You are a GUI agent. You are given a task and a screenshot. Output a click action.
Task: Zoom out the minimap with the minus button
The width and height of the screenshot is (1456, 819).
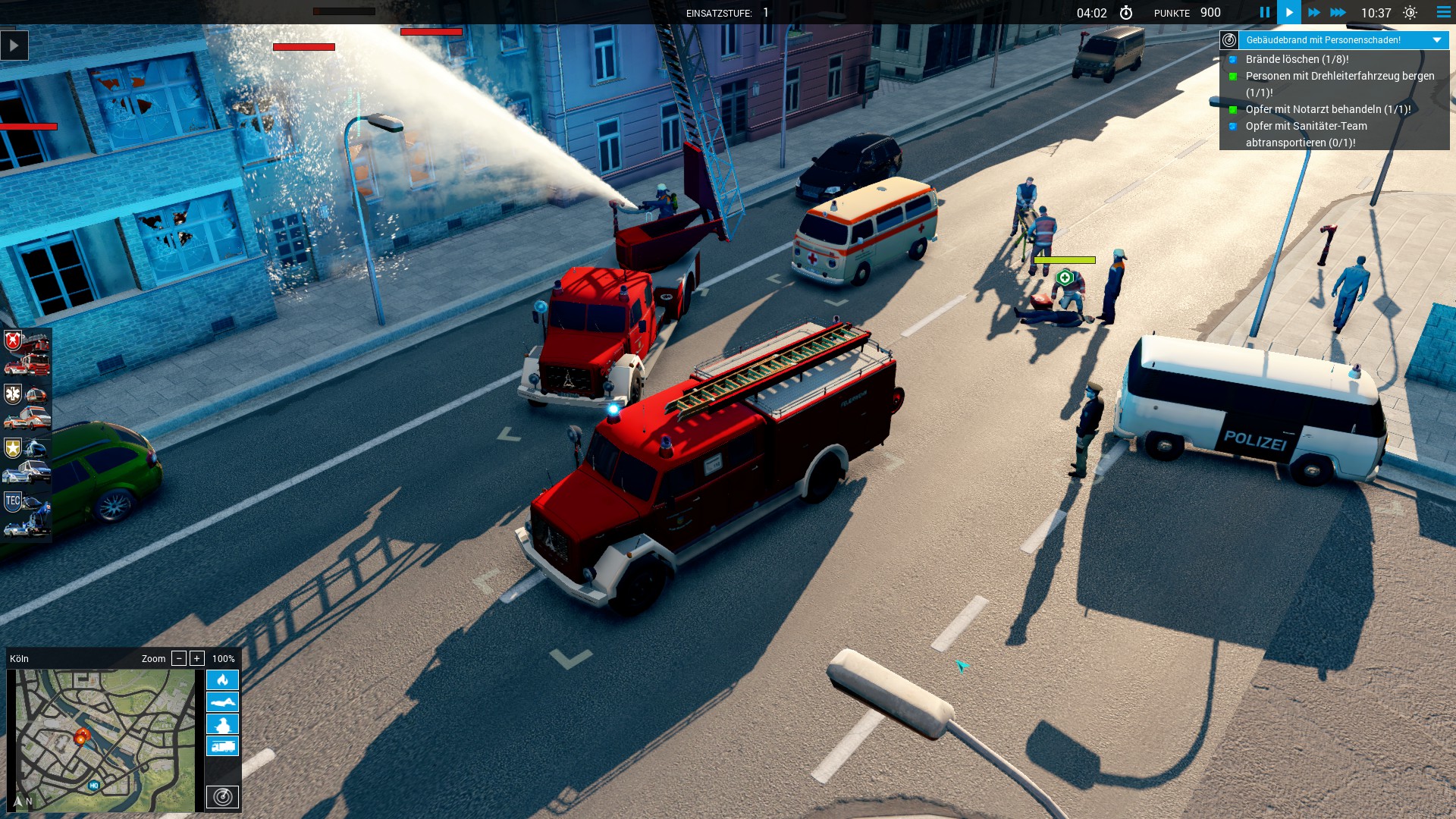179,658
